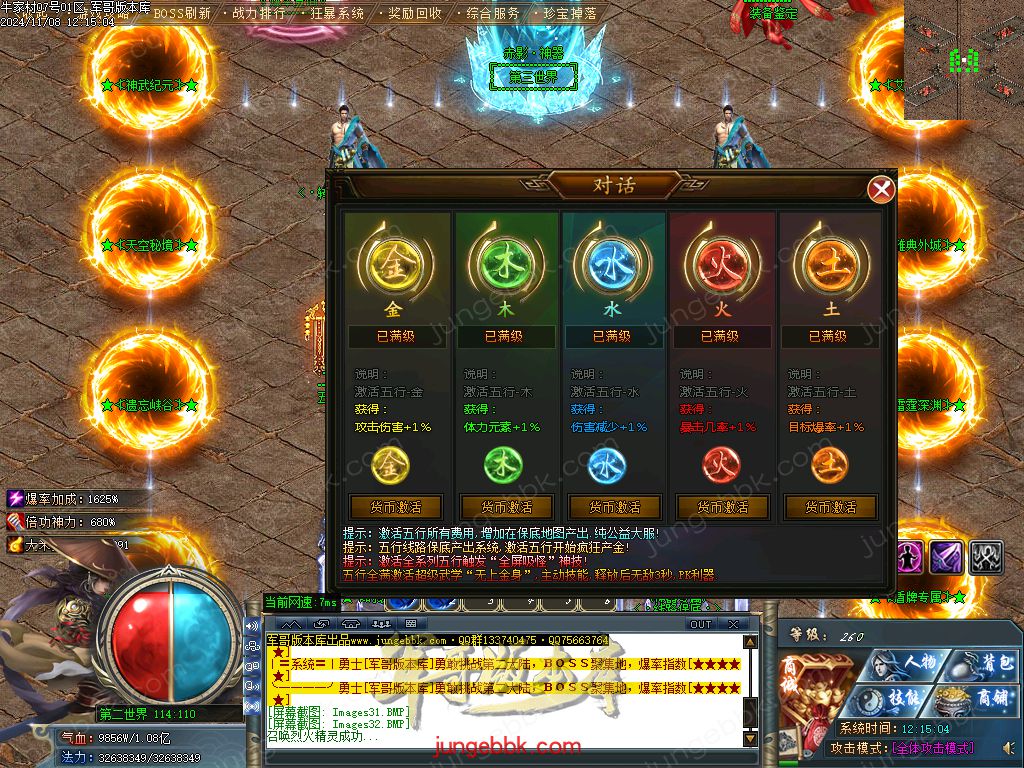Image resolution: width=1024 pixels, height=768 pixels.
Task: Click the minimap in the corner
Action: [963, 60]
